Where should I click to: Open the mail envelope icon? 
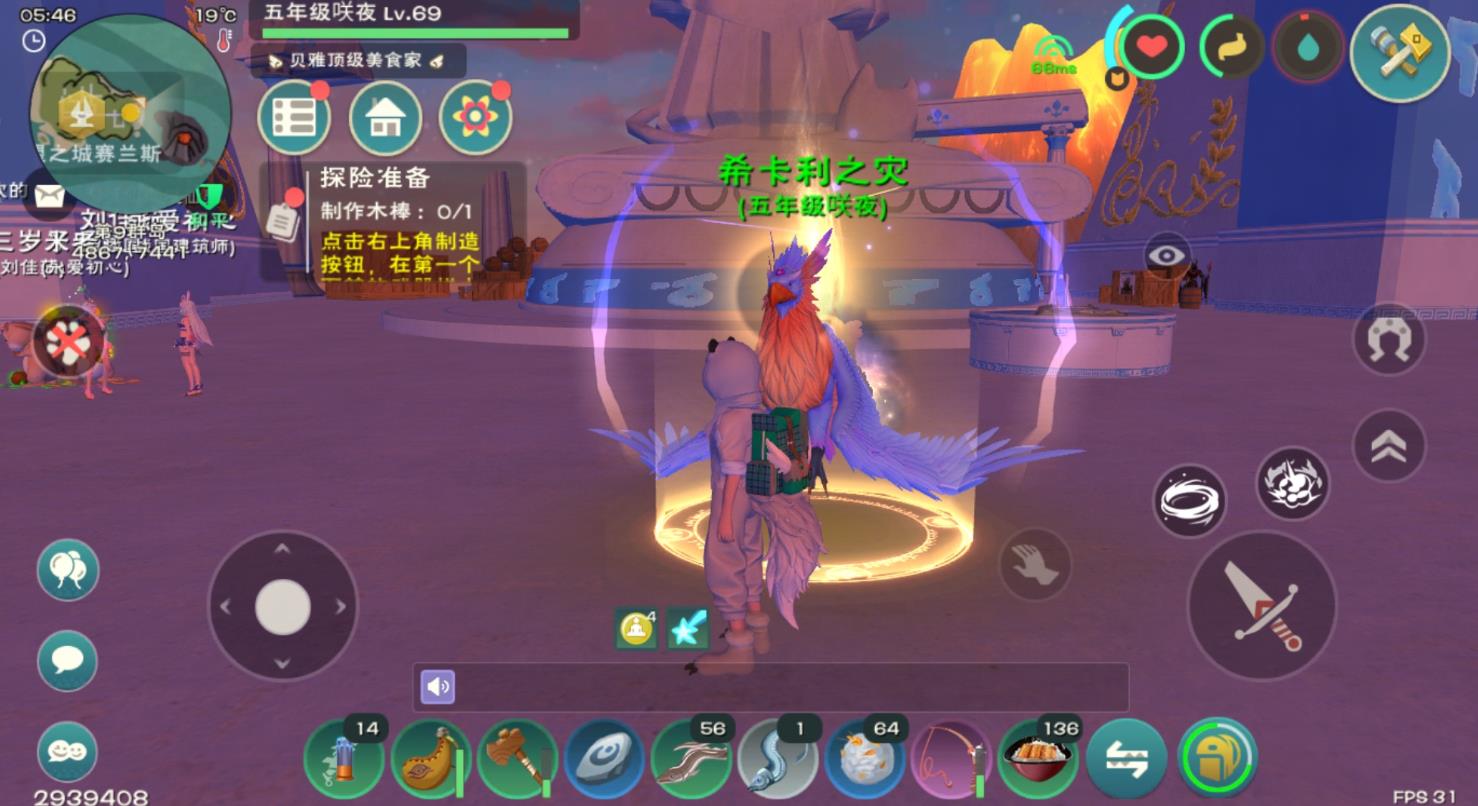click(48, 195)
